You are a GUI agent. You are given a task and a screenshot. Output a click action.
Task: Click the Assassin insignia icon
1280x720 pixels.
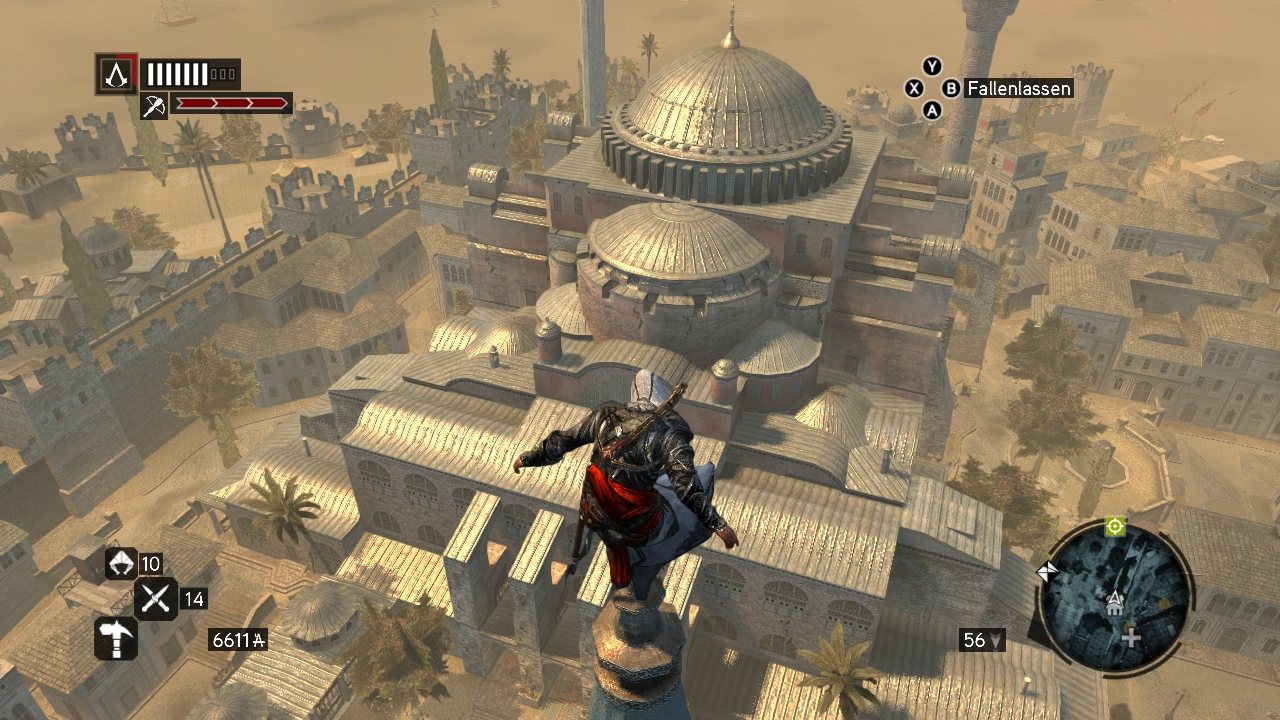[x=117, y=74]
